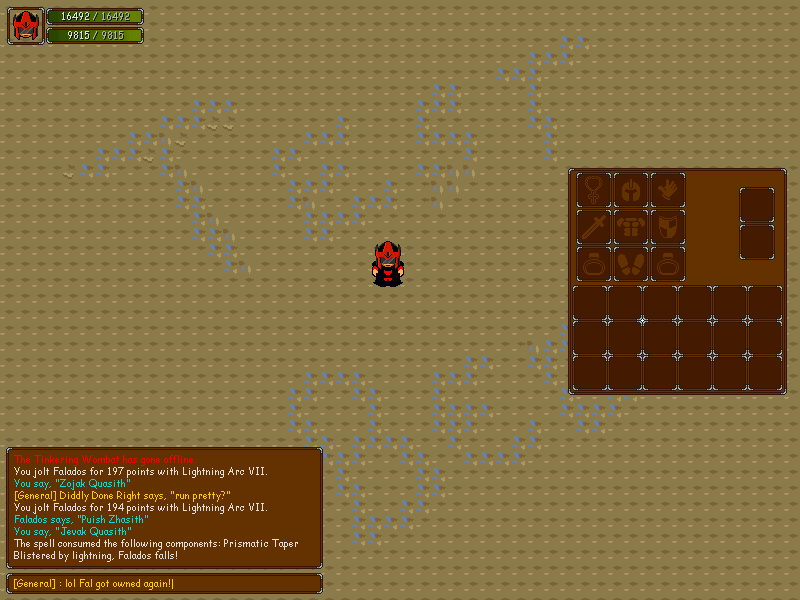Click the chat message log
This screenshot has width=800, height=600.
pos(165,508)
